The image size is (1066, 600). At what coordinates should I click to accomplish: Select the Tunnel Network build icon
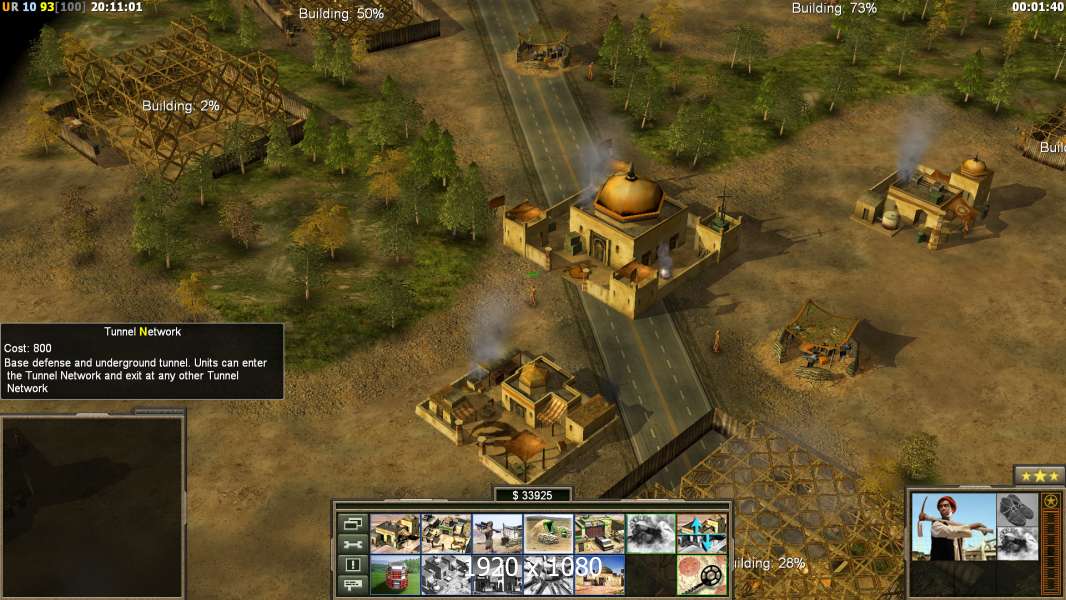(548, 533)
